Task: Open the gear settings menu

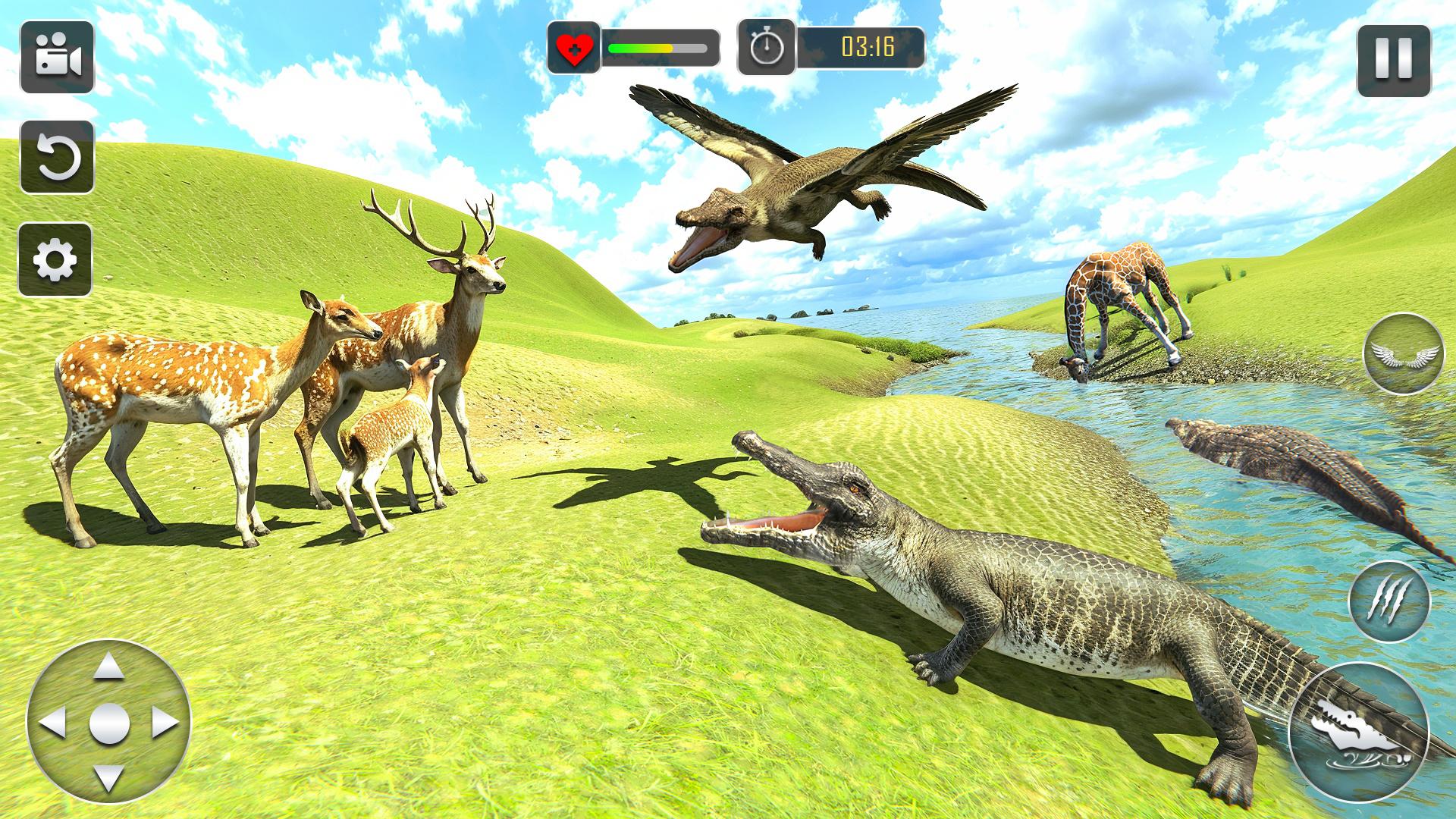Action: pyautogui.click(x=55, y=260)
